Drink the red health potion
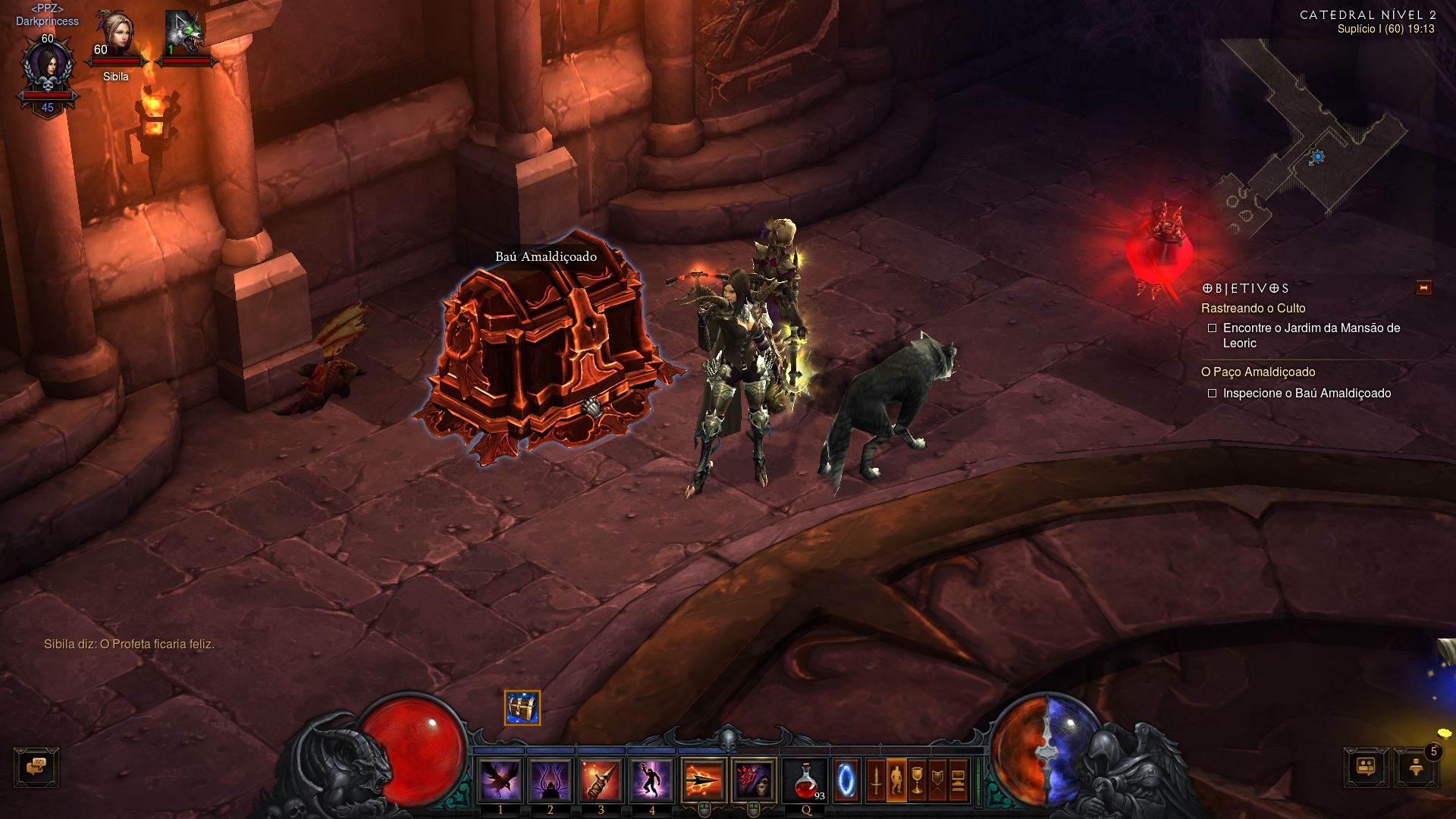Viewport: 1456px width, 819px height. 806,781
